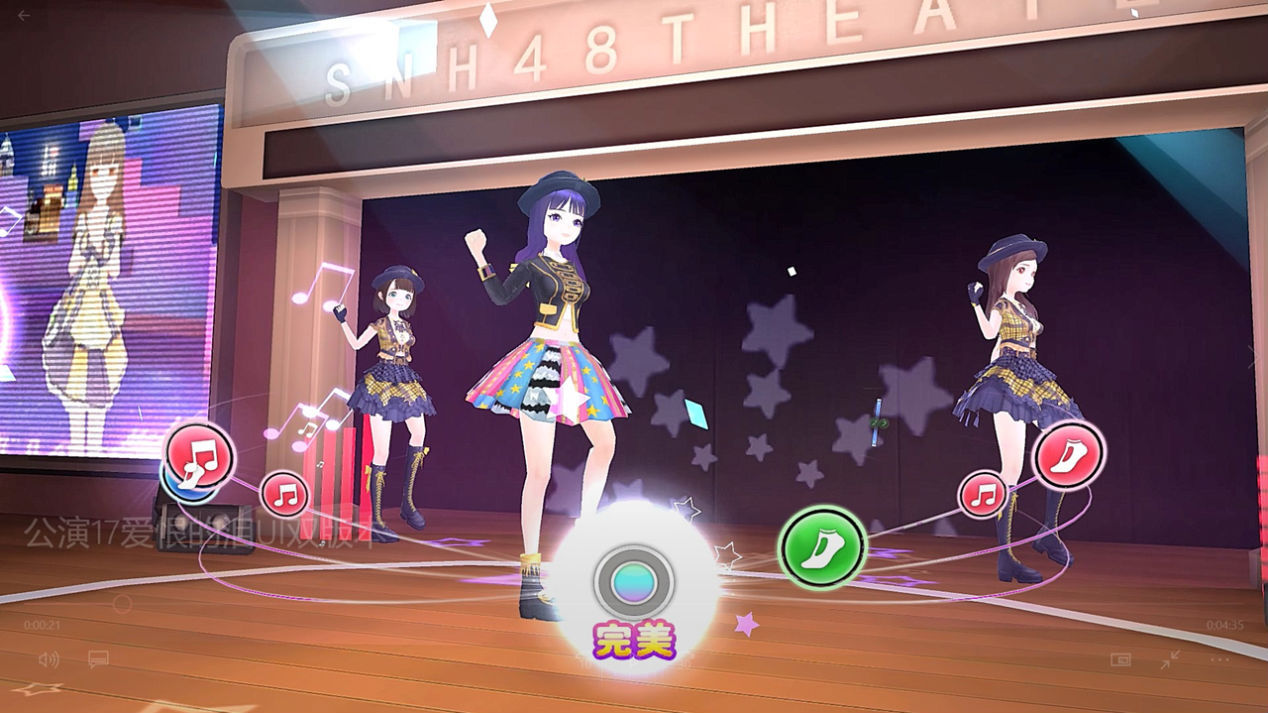Toggle the video subtitles speech-bubble icon
The height and width of the screenshot is (713, 1268).
(x=98, y=659)
